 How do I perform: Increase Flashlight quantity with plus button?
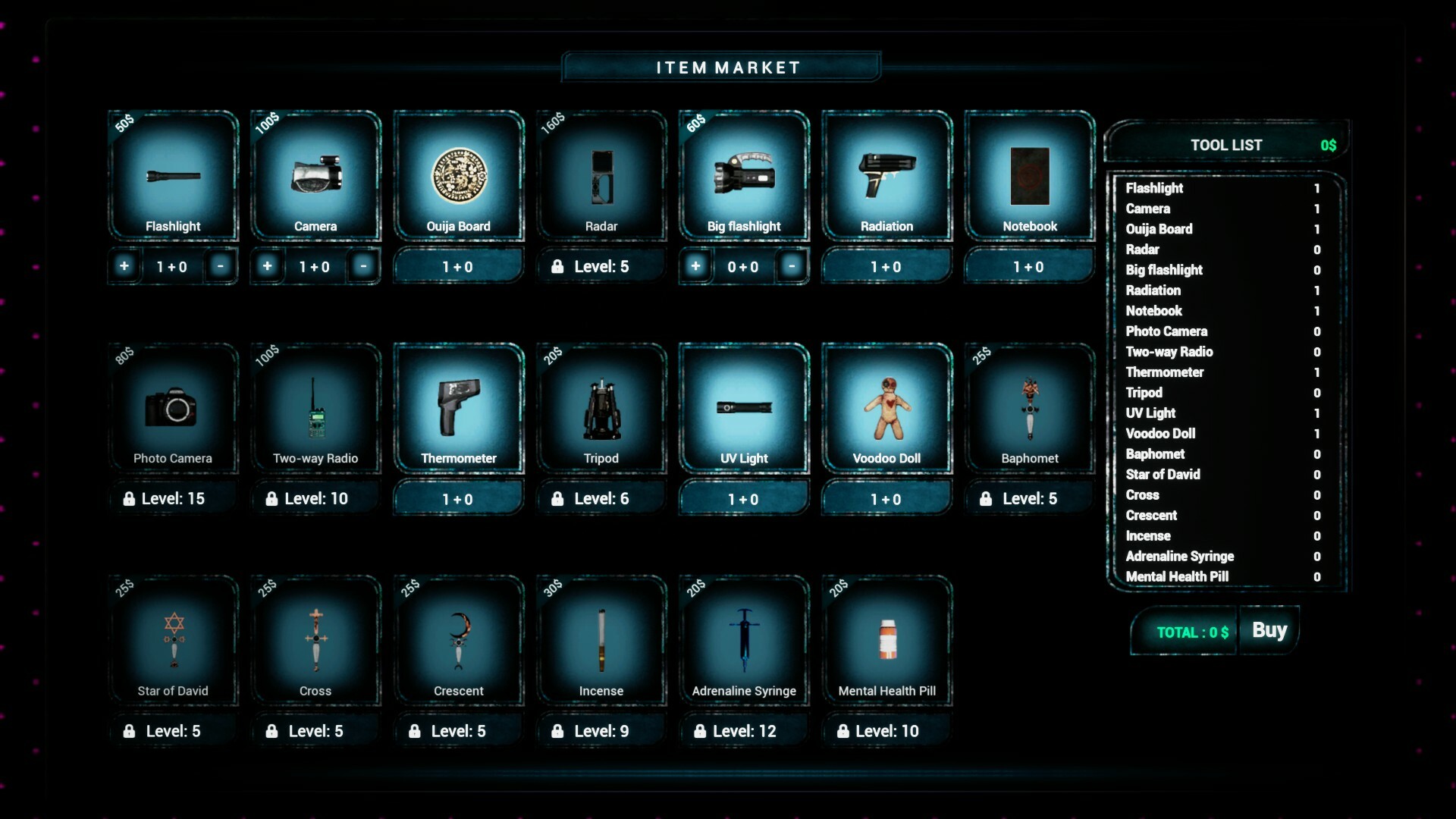point(124,266)
